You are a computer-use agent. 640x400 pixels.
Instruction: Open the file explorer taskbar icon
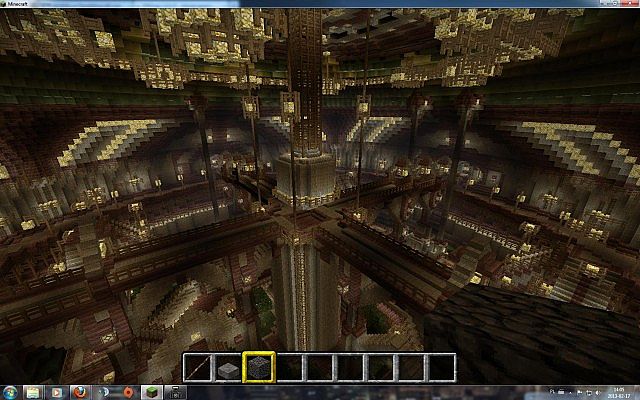(33, 392)
